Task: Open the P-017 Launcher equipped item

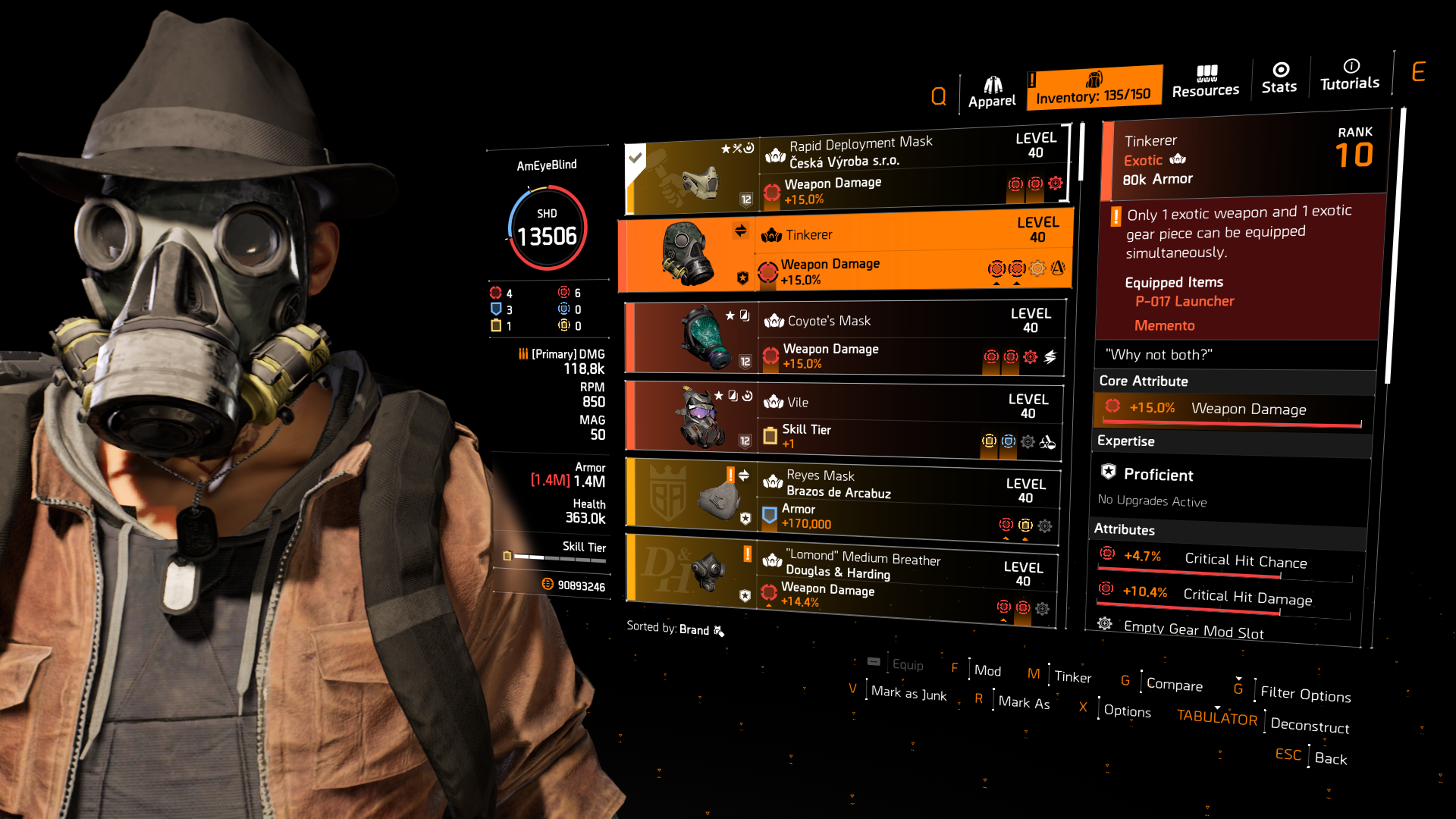Action: click(1184, 301)
